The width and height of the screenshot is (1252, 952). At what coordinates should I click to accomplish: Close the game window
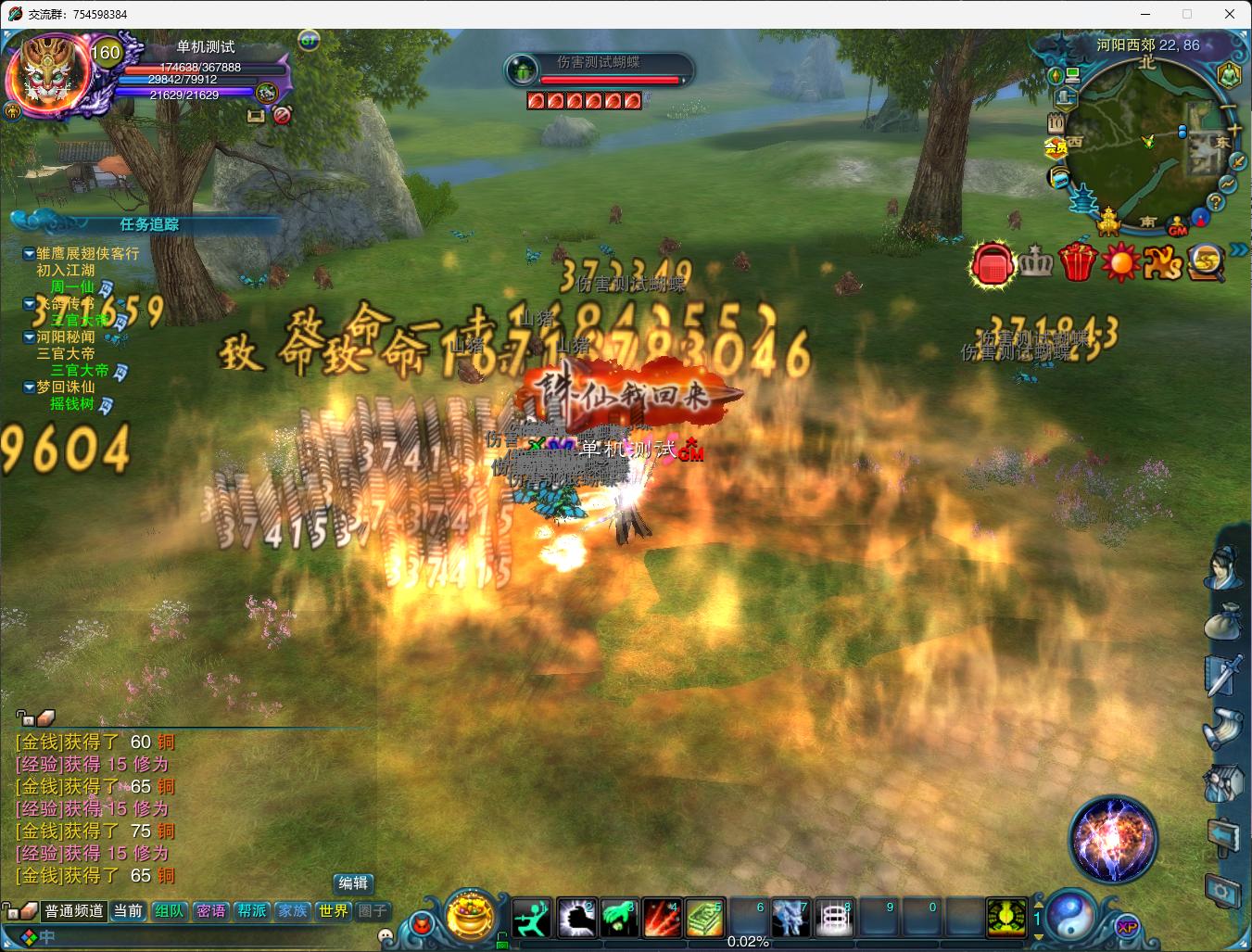point(1230,14)
